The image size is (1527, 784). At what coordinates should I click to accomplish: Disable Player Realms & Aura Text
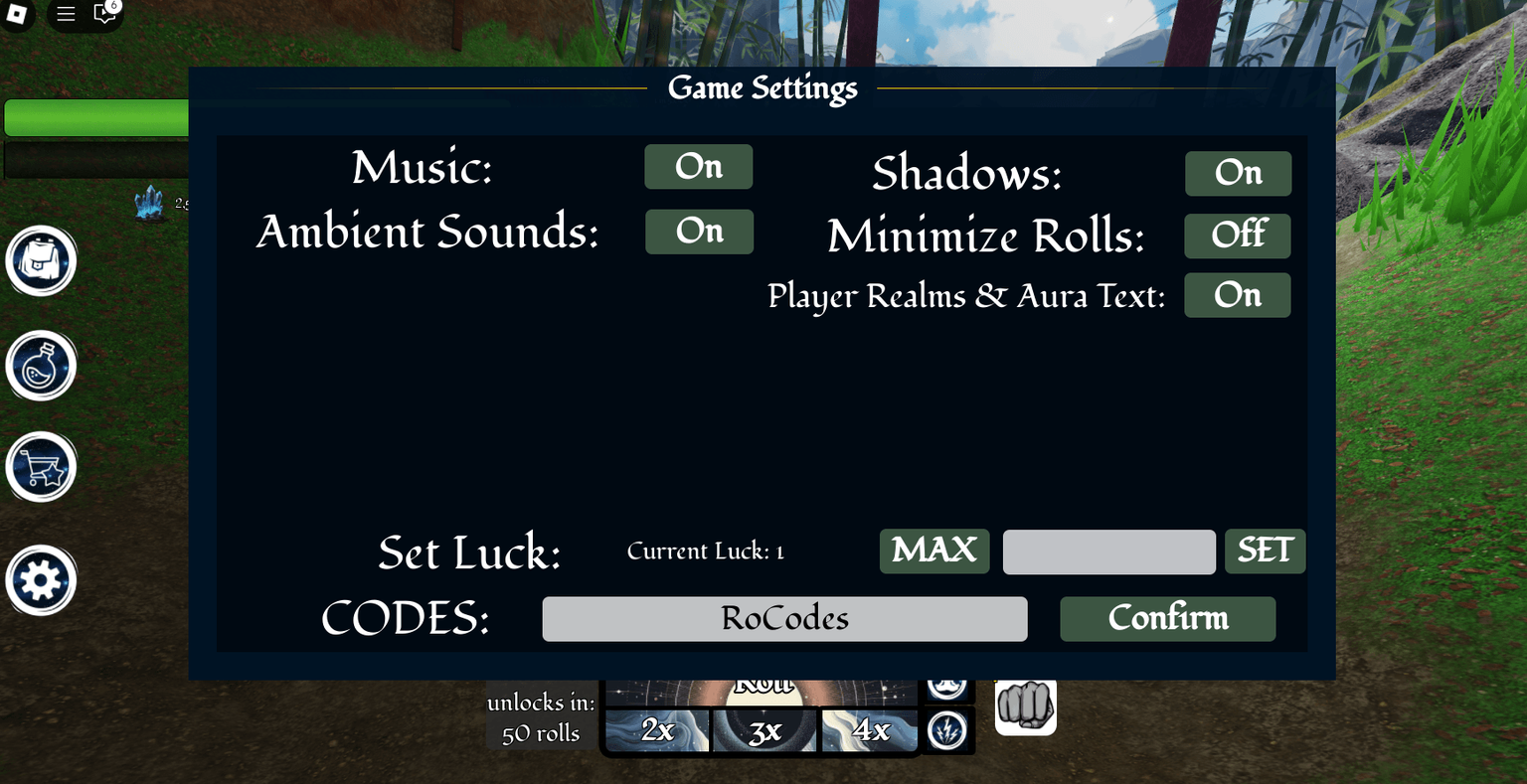(1237, 295)
